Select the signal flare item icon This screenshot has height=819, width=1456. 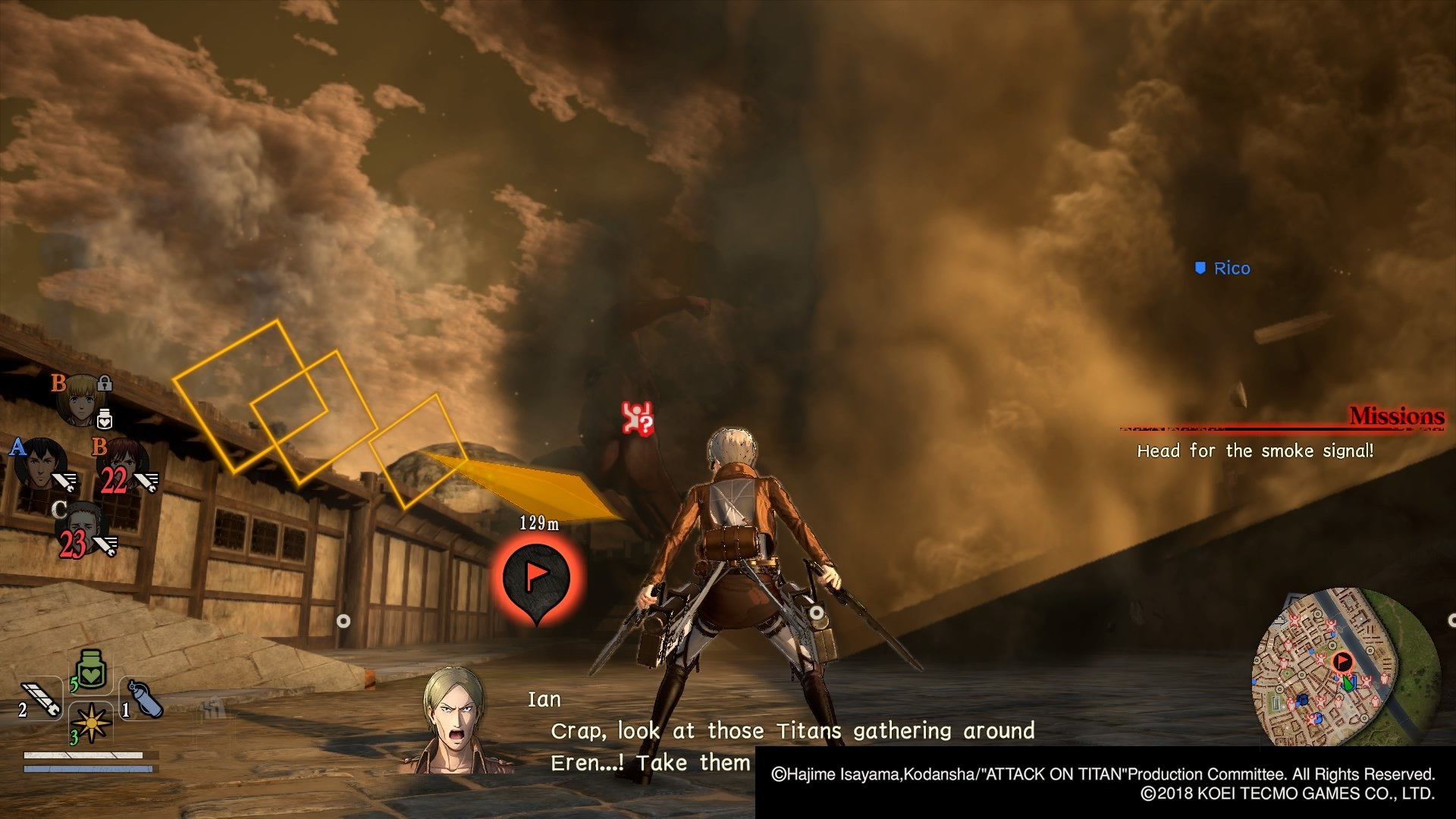[x=90, y=723]
